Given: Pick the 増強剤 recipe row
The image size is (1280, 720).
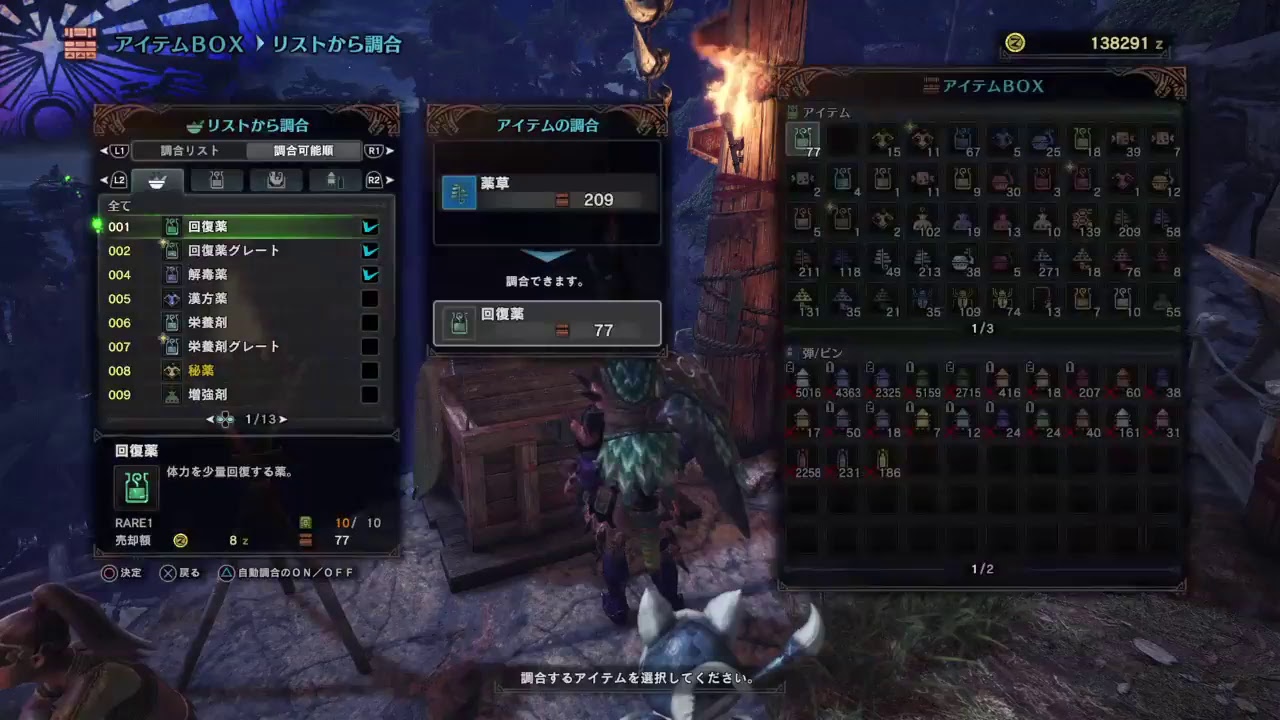Looking at the screenshot, I should pos(240,395).
